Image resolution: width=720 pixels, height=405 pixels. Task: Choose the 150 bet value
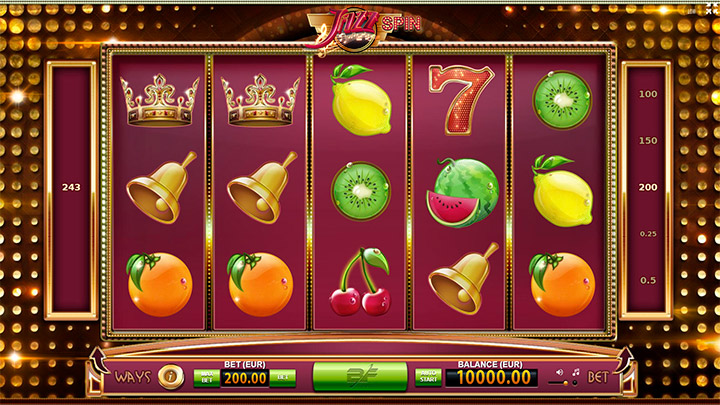coord(648,140)
